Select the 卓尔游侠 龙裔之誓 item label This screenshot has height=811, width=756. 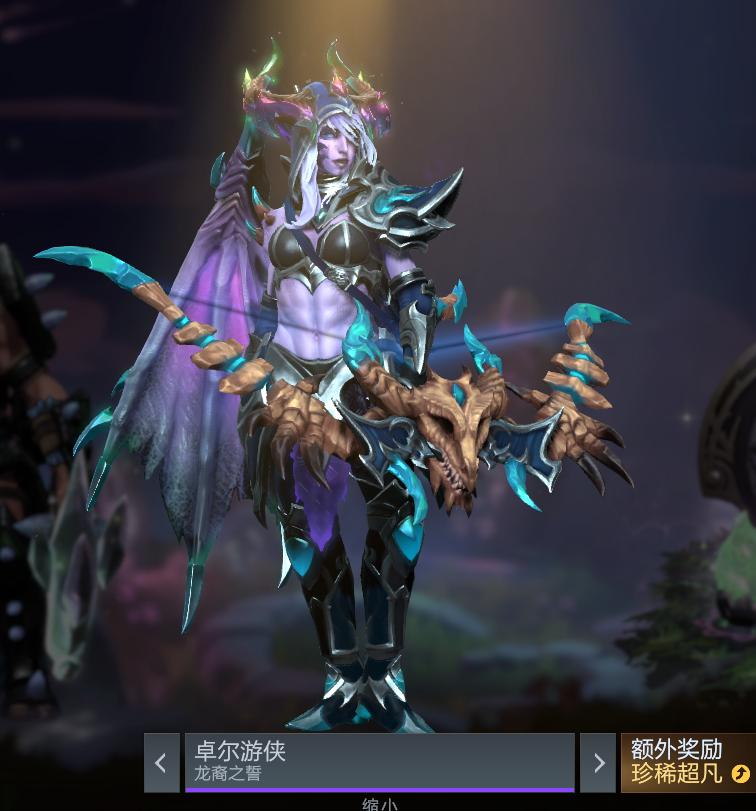tap(379, 762)
